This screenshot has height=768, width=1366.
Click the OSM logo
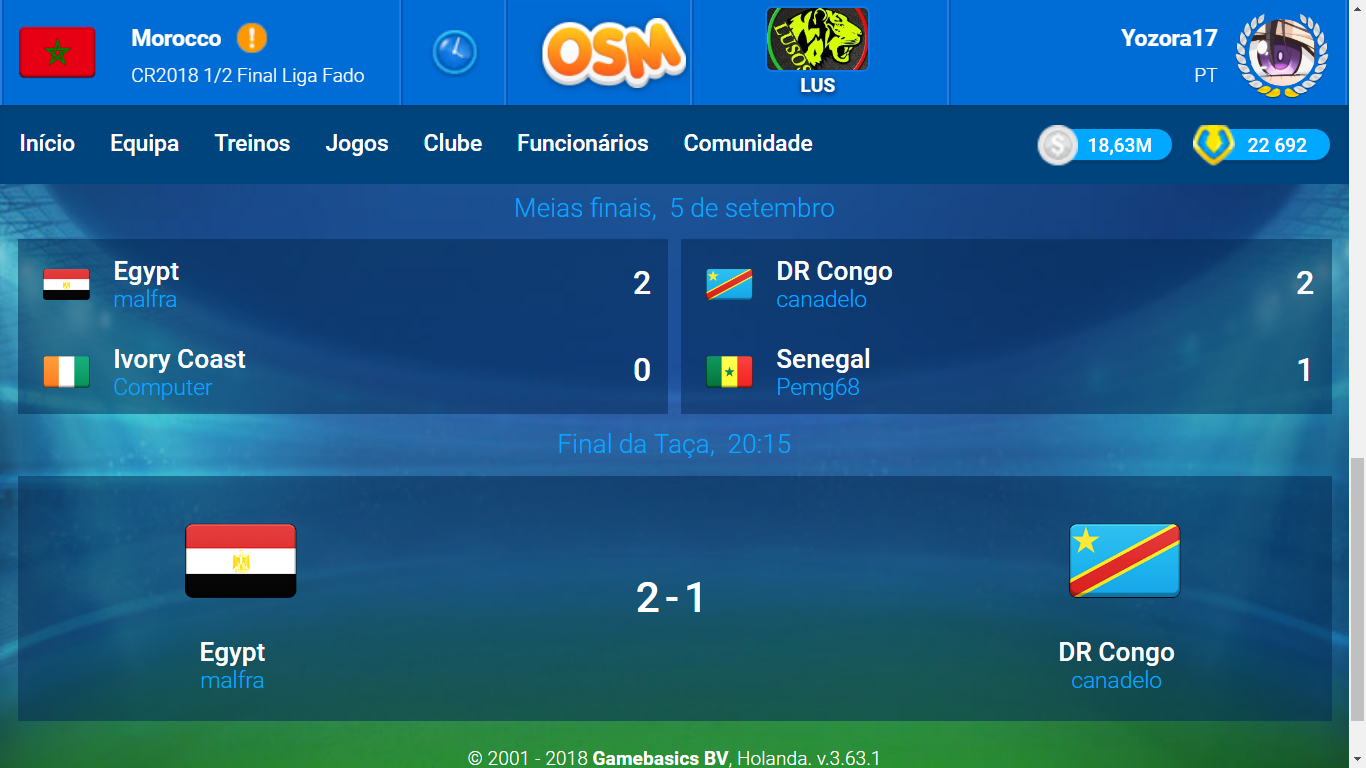[613, 52]
